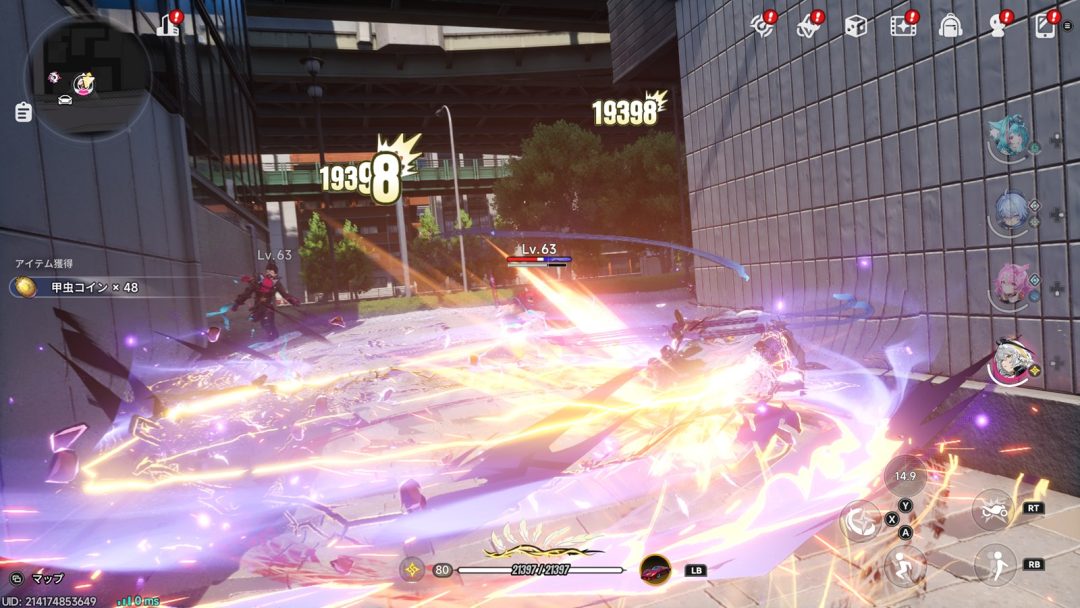1080x608 pixels.
Task: Open the clipboard quest log icon
Action: click(23, 112)
